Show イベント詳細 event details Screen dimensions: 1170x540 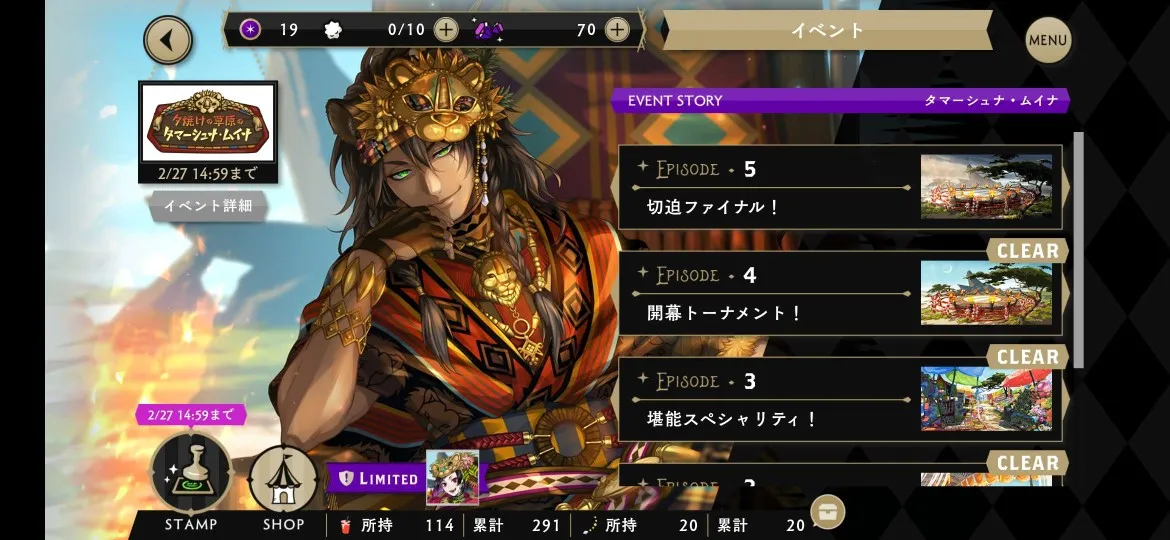208,206
